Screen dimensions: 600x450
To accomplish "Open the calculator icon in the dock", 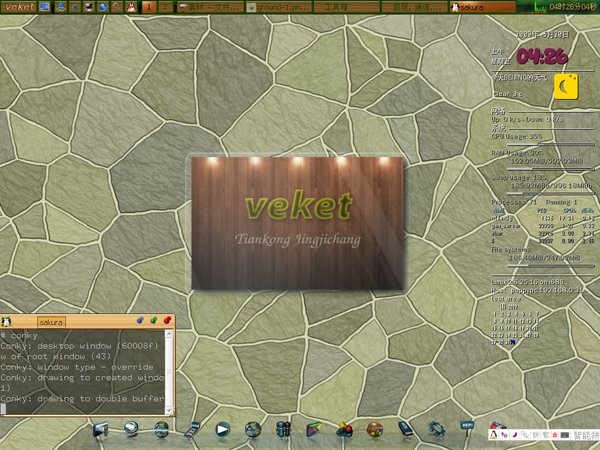I will pyautogui.click(x=192, y=430).
